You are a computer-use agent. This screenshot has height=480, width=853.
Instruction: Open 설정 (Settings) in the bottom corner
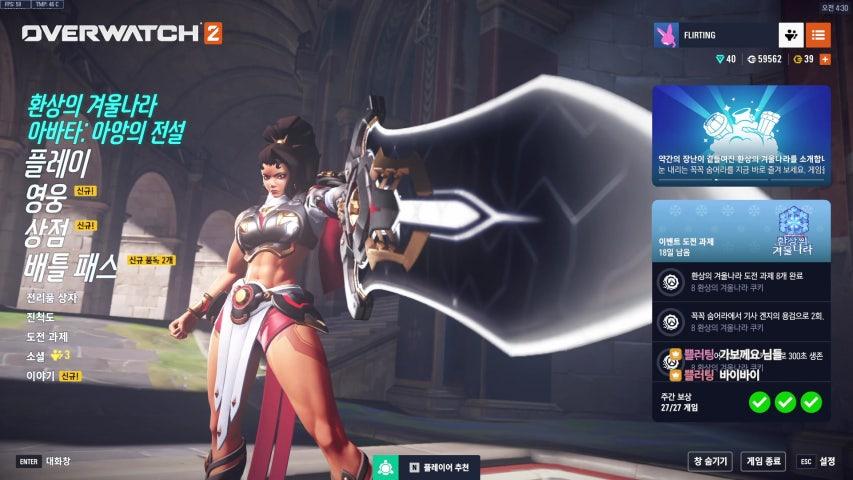pos(817,461)
